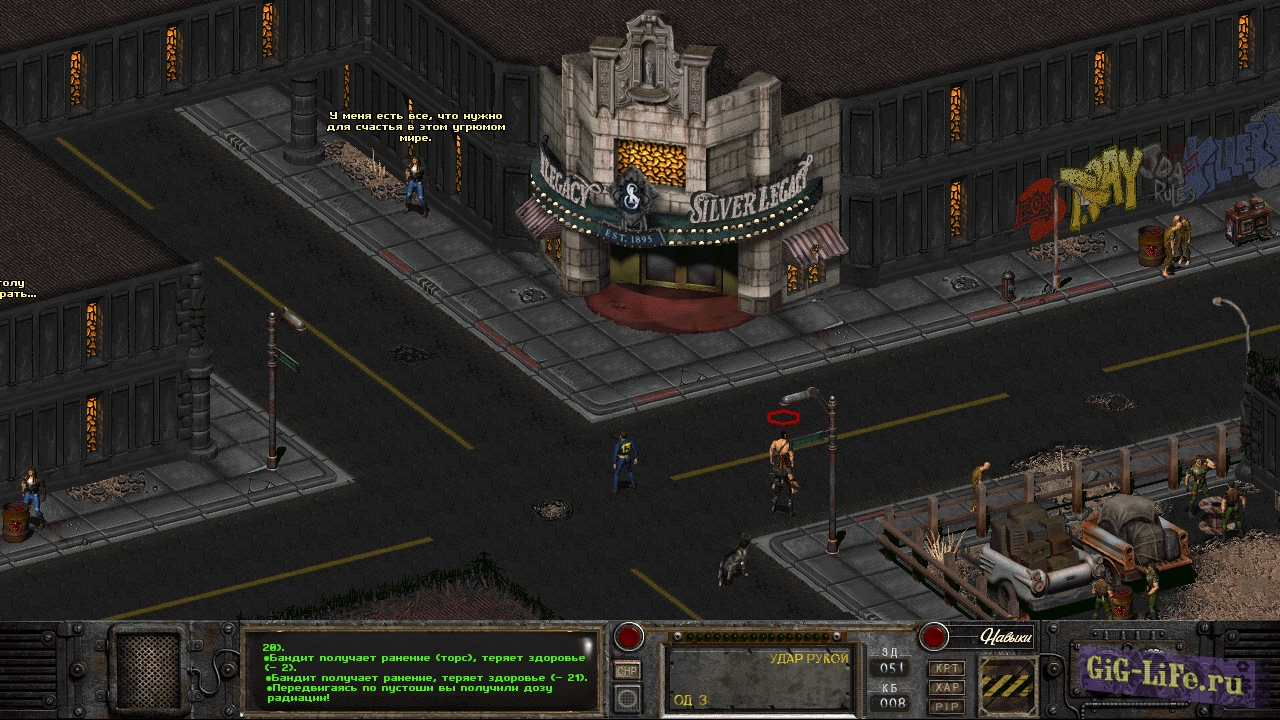Click the УДАР РУКОЙ active weapon slot
The image size is (1280, 720).
(x=758, y=677)
